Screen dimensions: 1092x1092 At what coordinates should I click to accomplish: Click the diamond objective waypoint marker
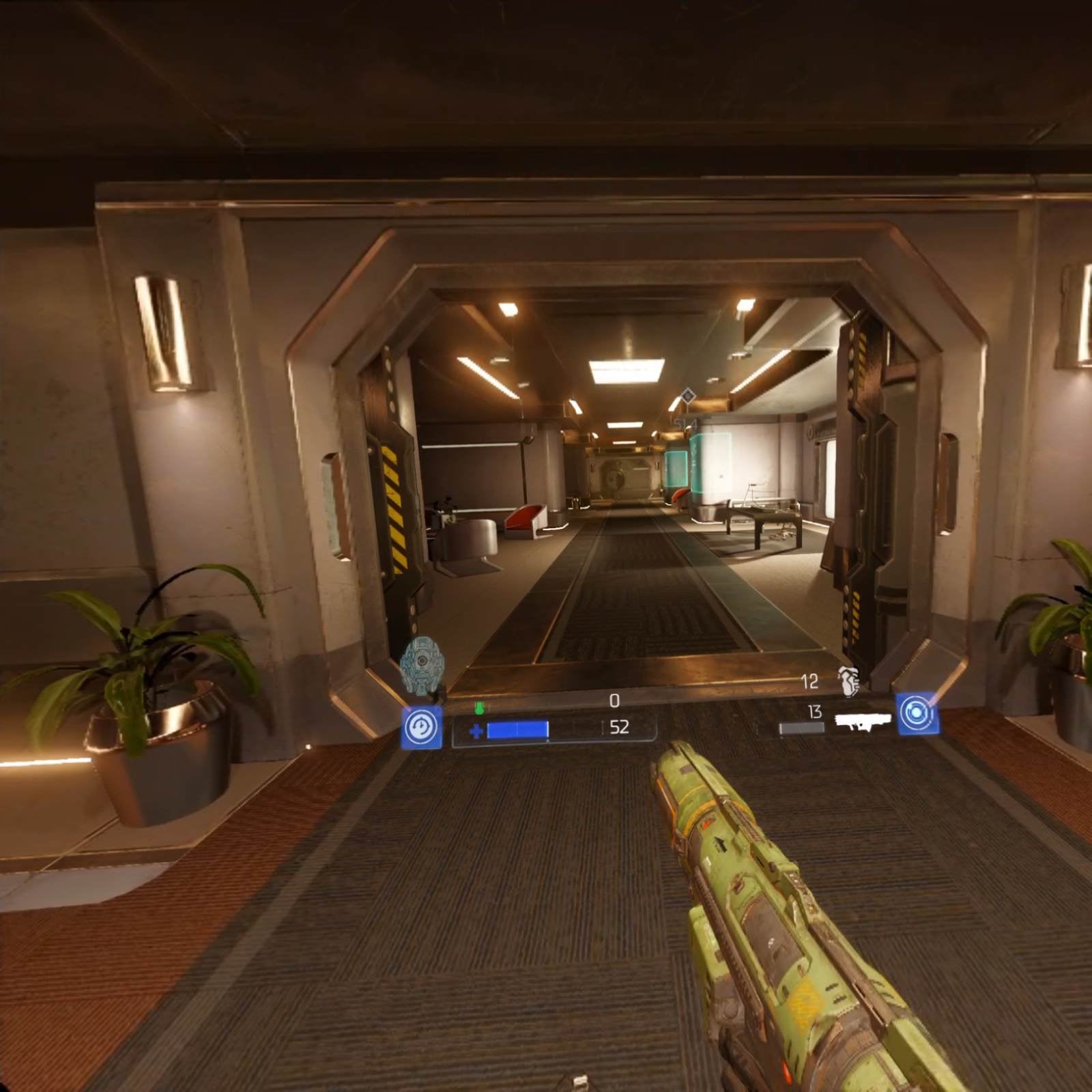pos(687,396)
